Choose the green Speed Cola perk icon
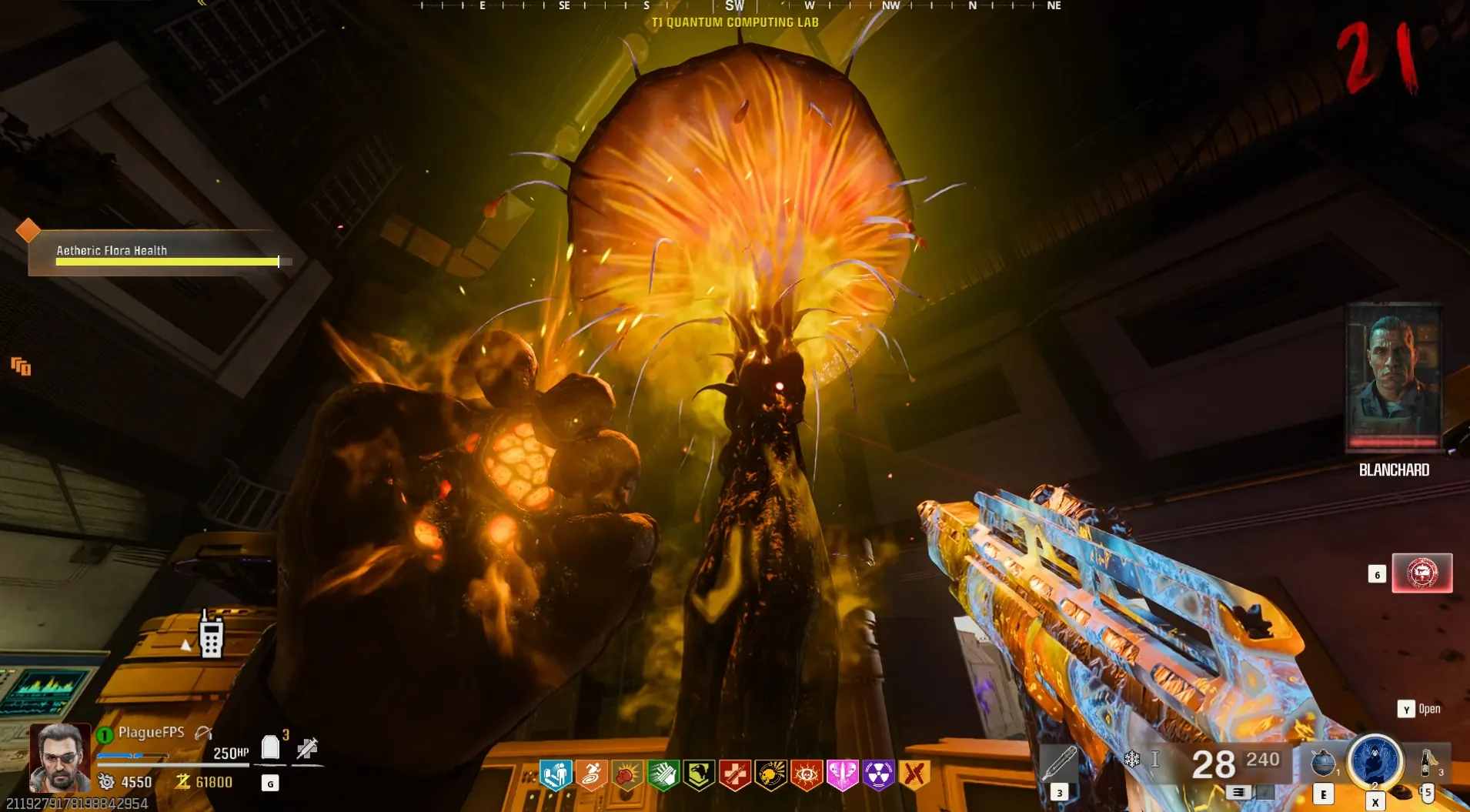The width and height of the screenshot is (1470, 812). 663,775
